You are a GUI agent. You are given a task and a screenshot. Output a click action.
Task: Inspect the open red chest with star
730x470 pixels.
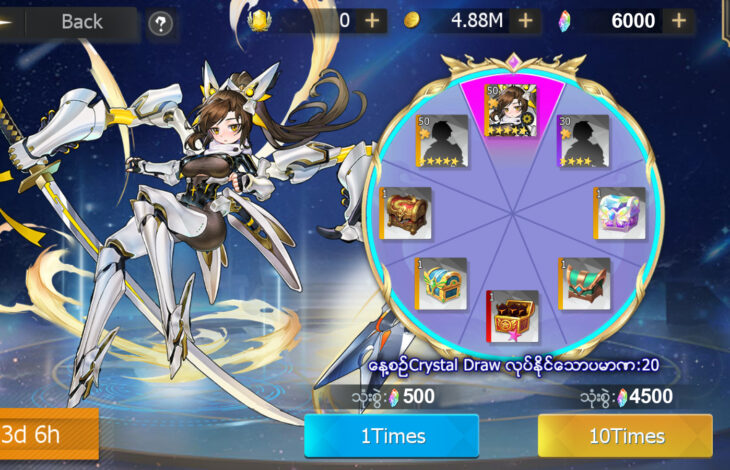[513, 316]
